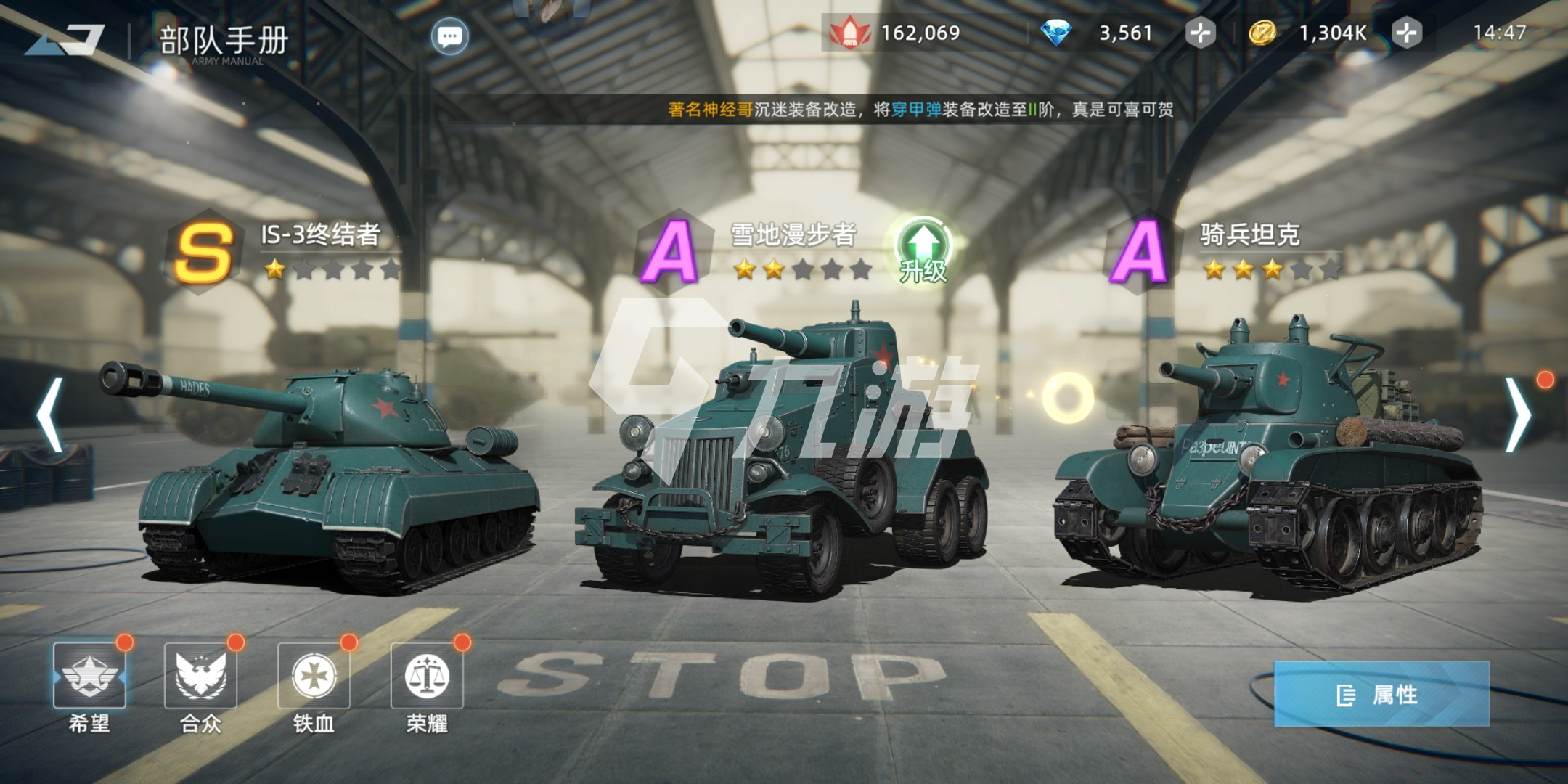The image size is (1568, 784).
Task: Switch to the 合众 faction tab
Action: click(x=200, y=677)
